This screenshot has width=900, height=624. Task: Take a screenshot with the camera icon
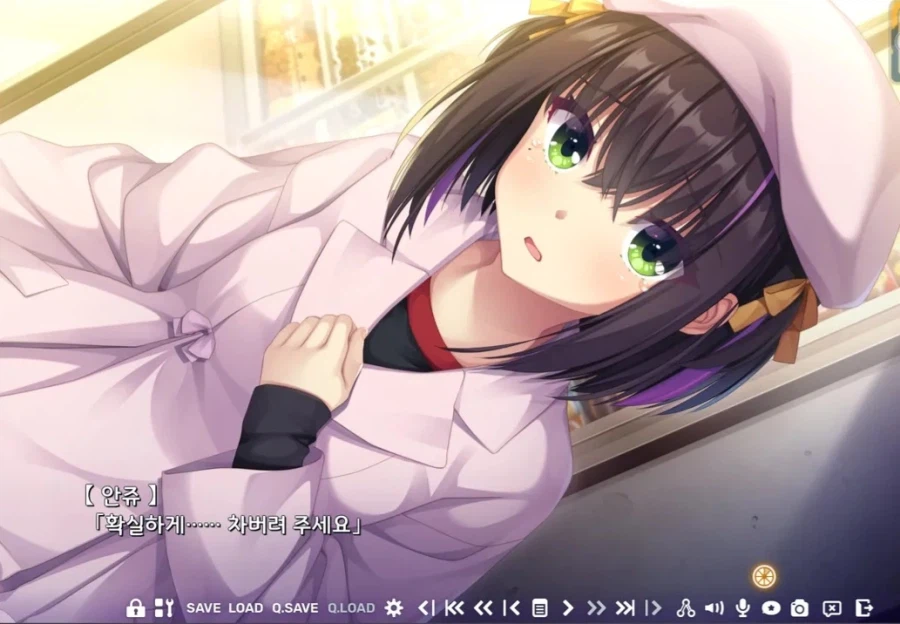pyautogui.click(x=800, y=608)
